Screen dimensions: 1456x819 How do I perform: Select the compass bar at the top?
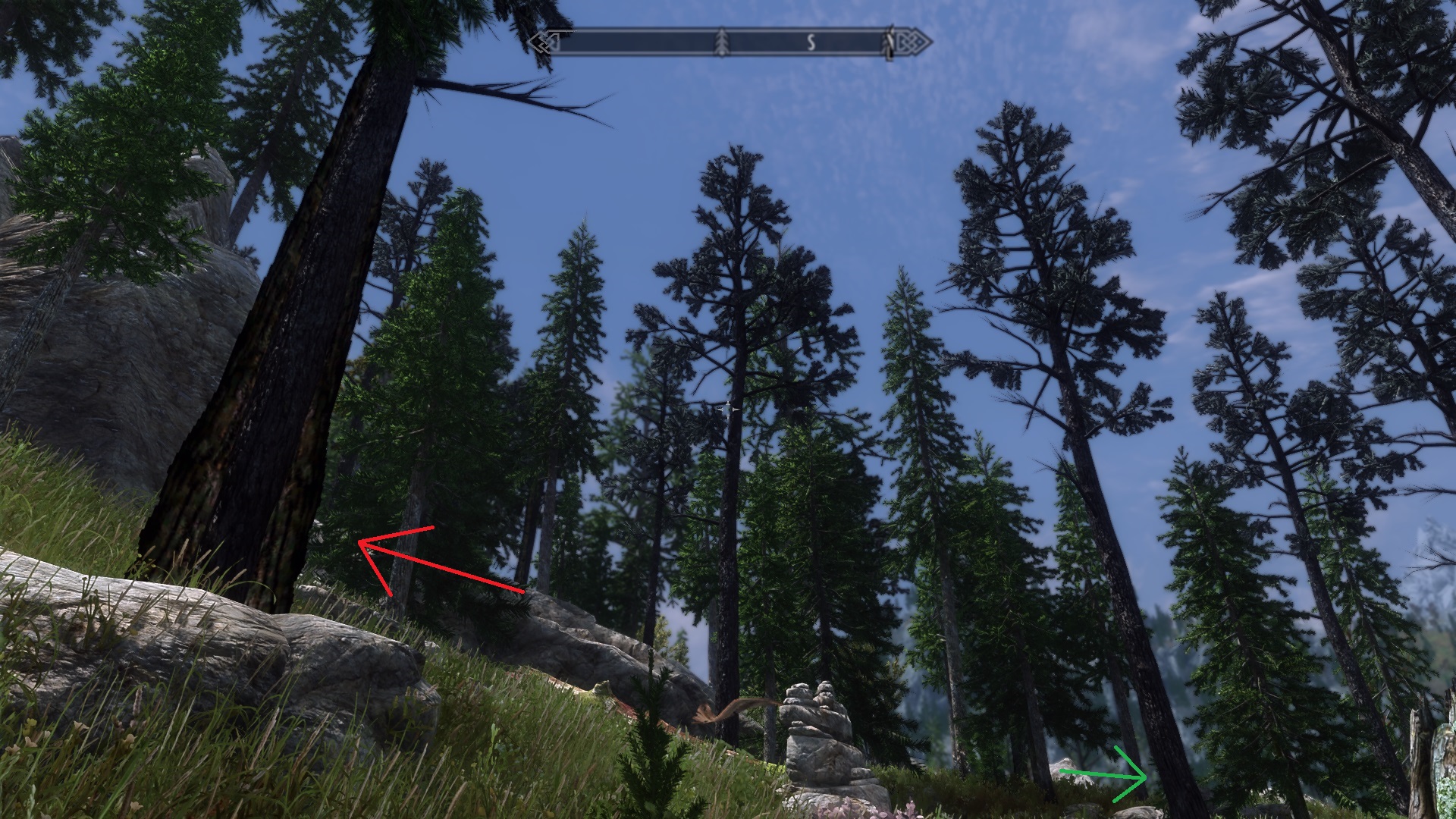pyautogui.click(x=728, y=42)
